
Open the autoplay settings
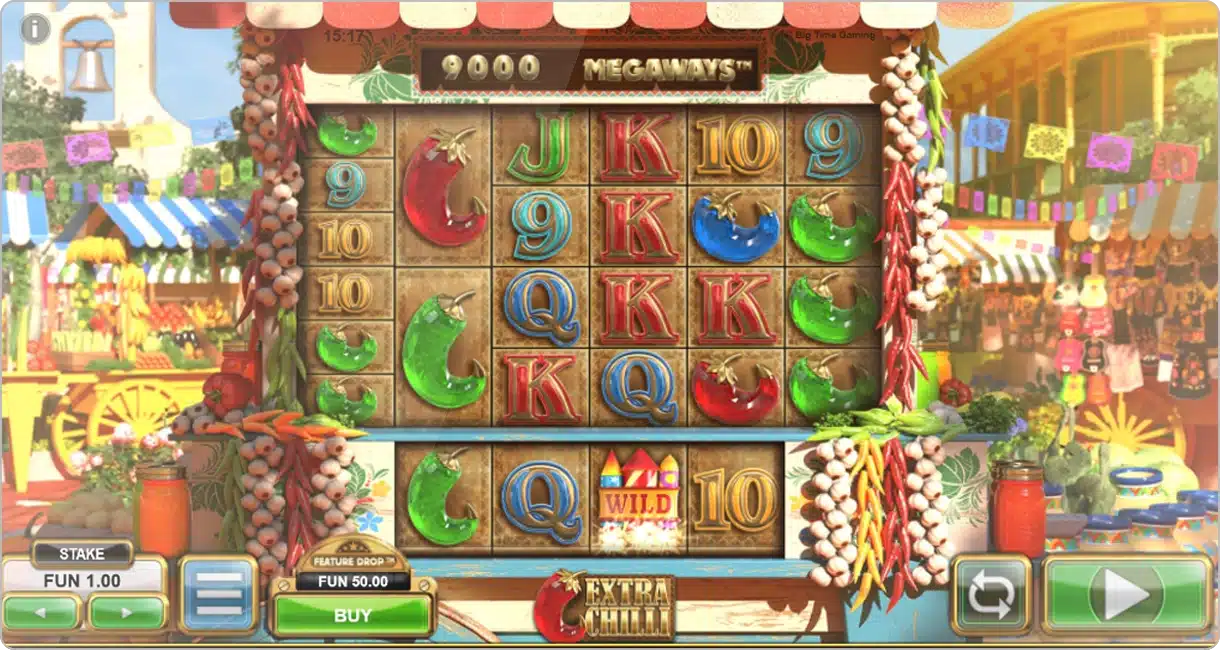991,596
